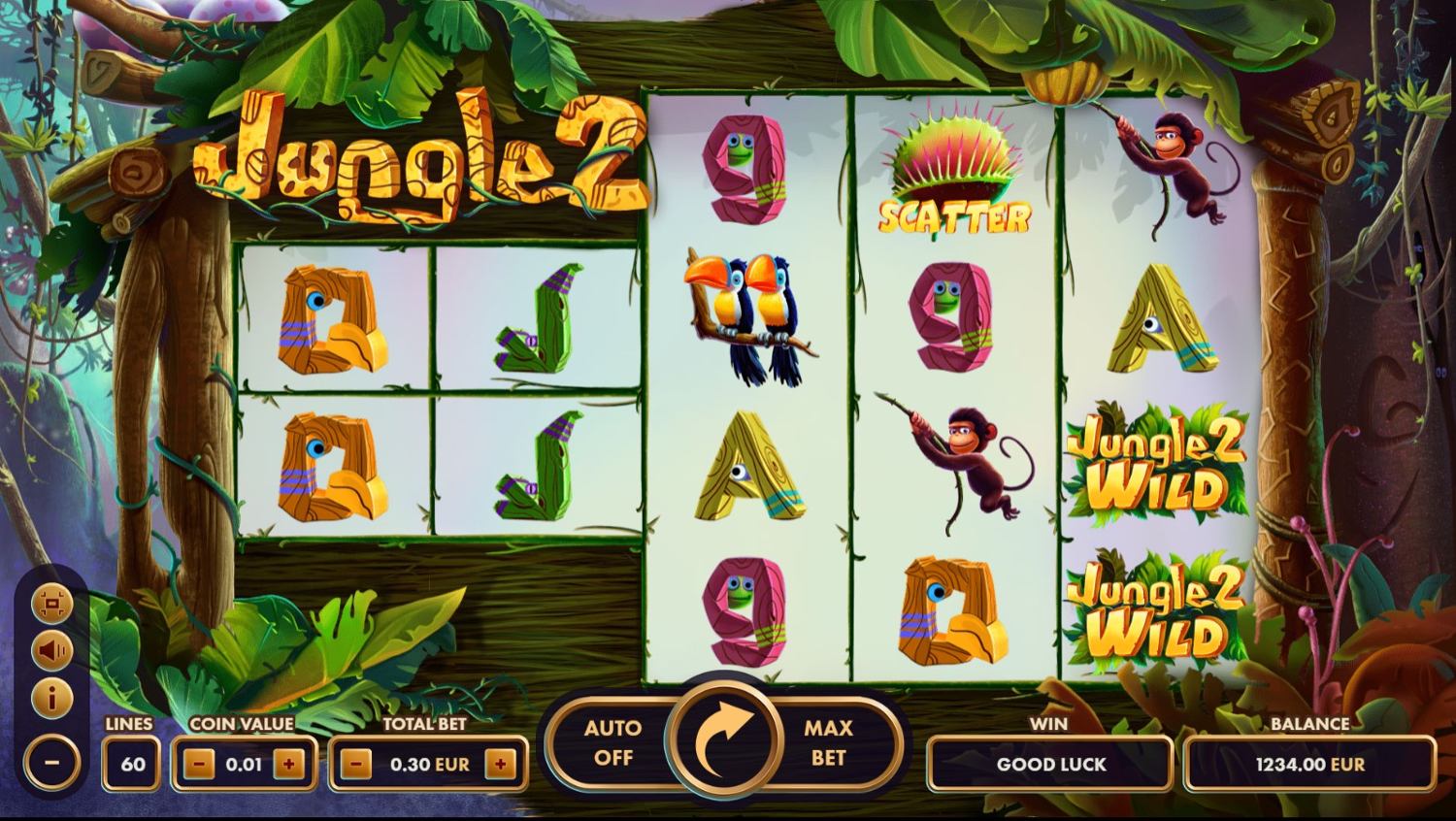
Task: Open the lines selector showing 60
Action: click(132, 764)
